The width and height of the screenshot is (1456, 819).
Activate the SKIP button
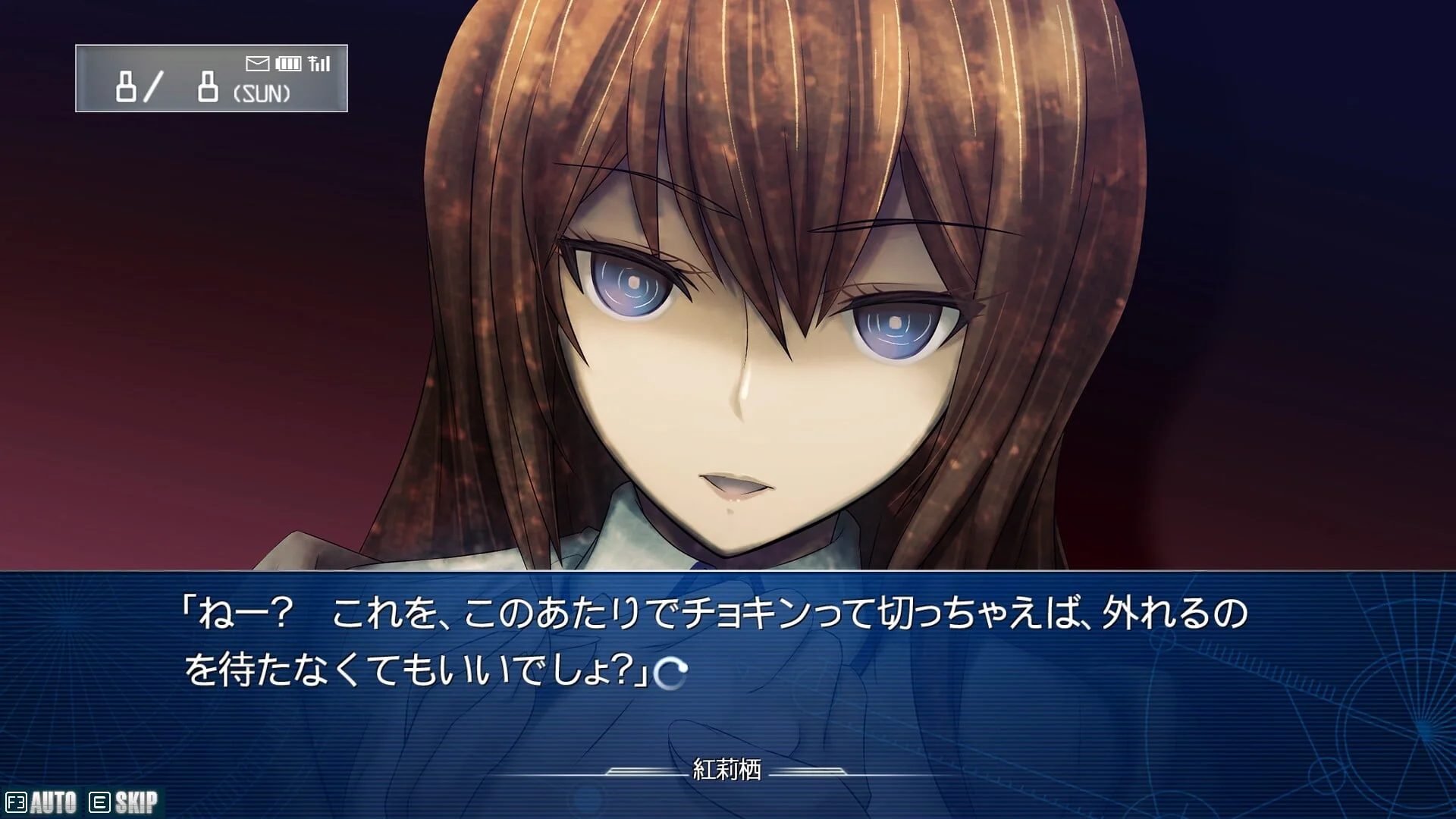[124, 802]
